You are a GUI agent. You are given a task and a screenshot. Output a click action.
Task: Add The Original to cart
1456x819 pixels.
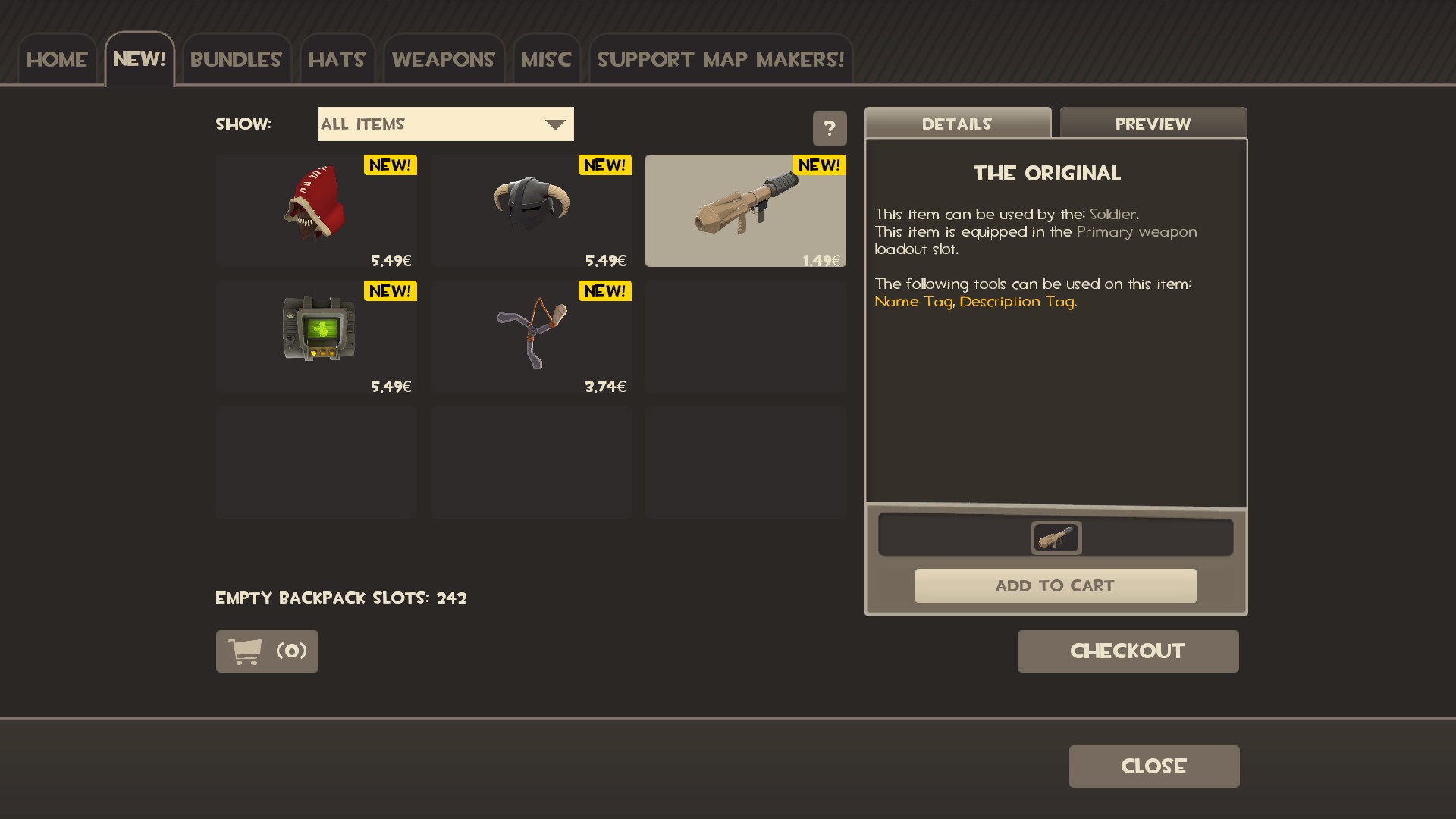(x=1055, y=585)
